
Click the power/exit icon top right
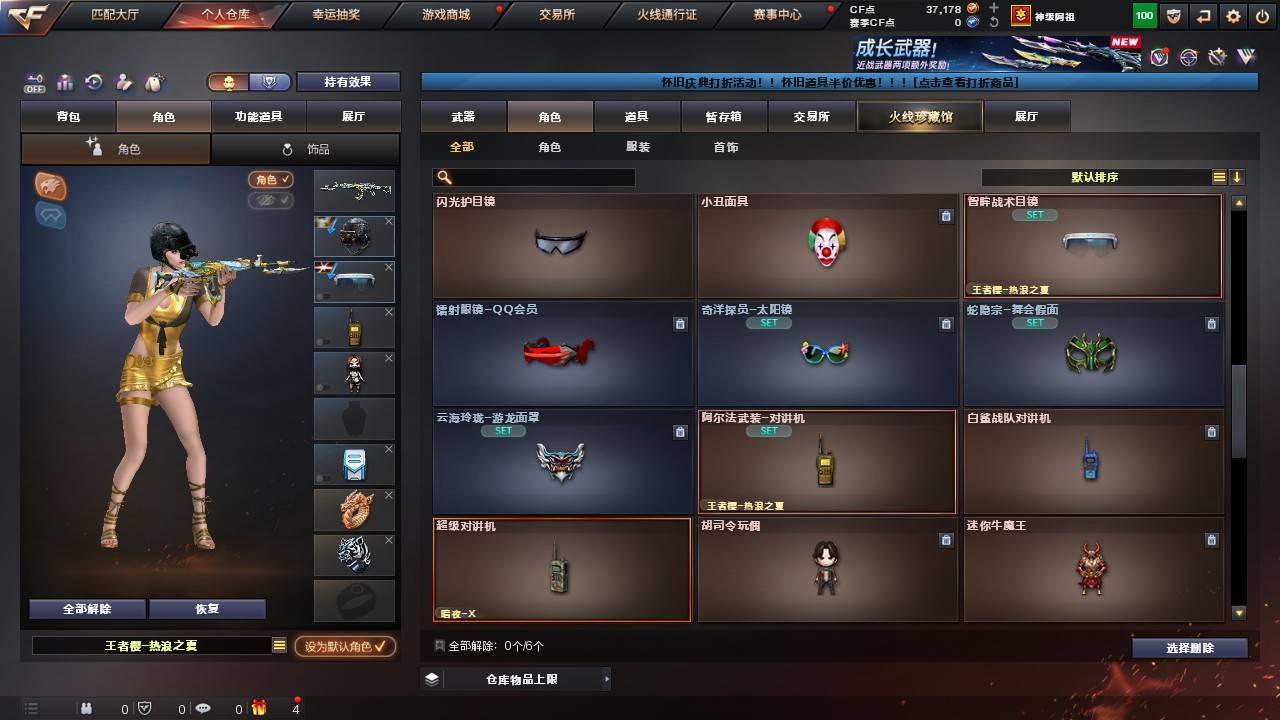pos(1262,15)
